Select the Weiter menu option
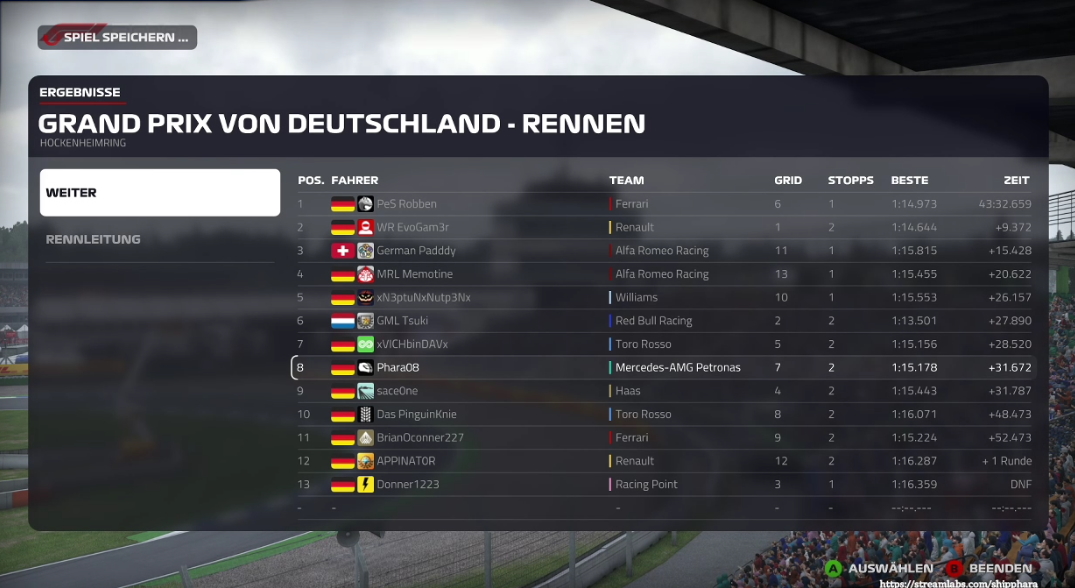Screen dimensions: 1075x588 click(160, 192)
